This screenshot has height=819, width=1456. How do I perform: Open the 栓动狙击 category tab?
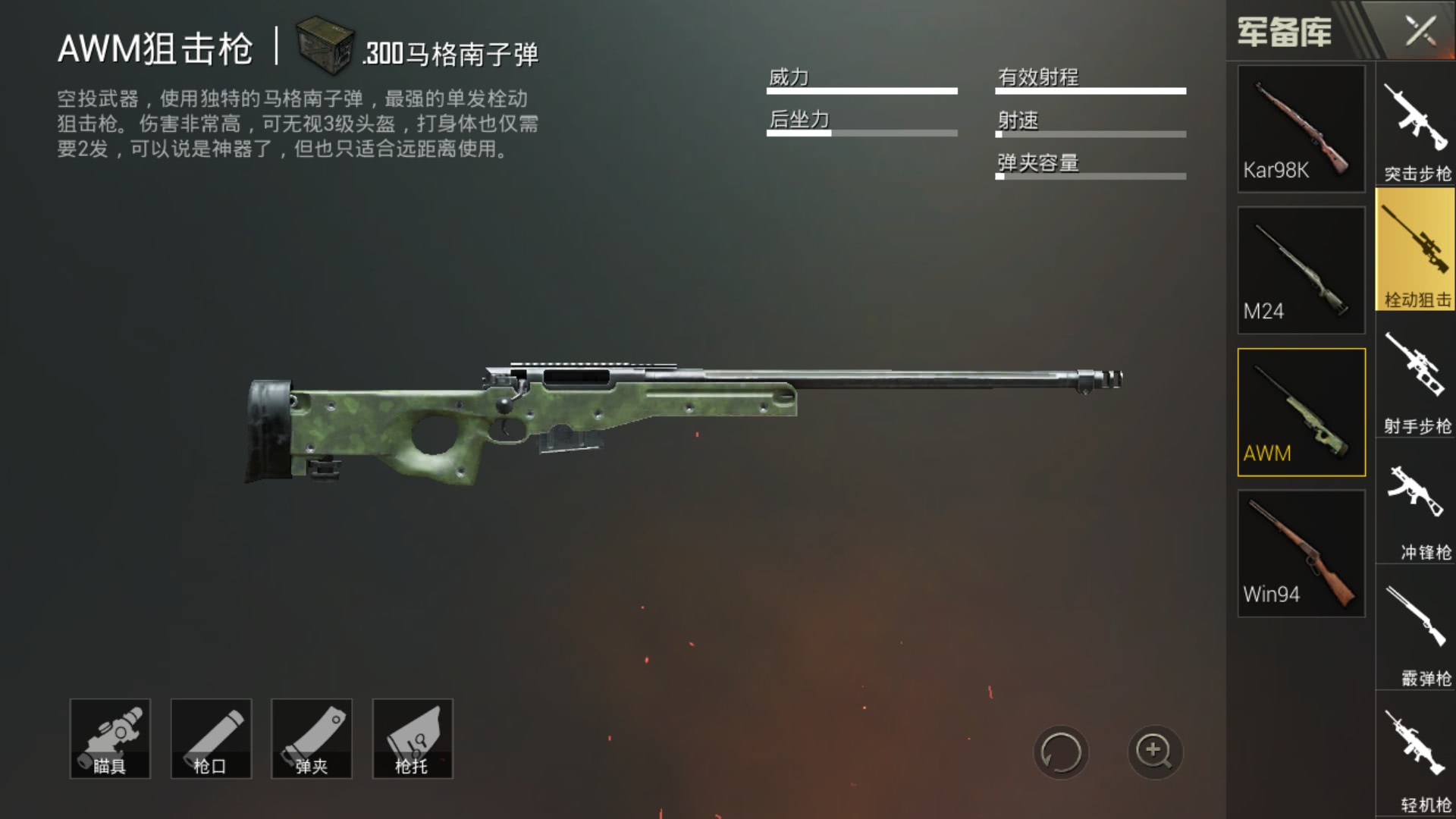click(1416, 250)
